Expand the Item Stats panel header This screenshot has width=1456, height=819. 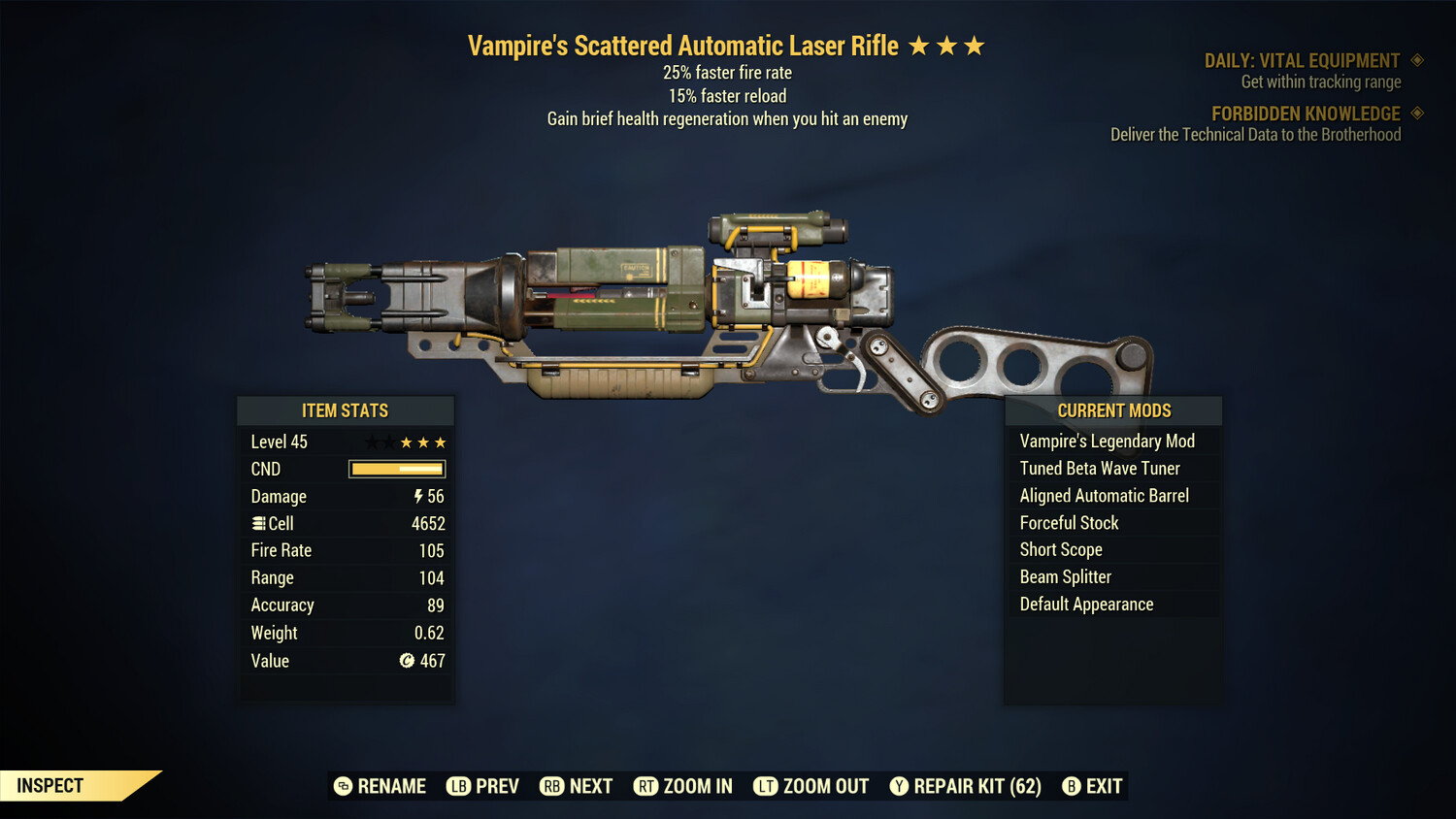pyautogui.click(x=346, y=410)
